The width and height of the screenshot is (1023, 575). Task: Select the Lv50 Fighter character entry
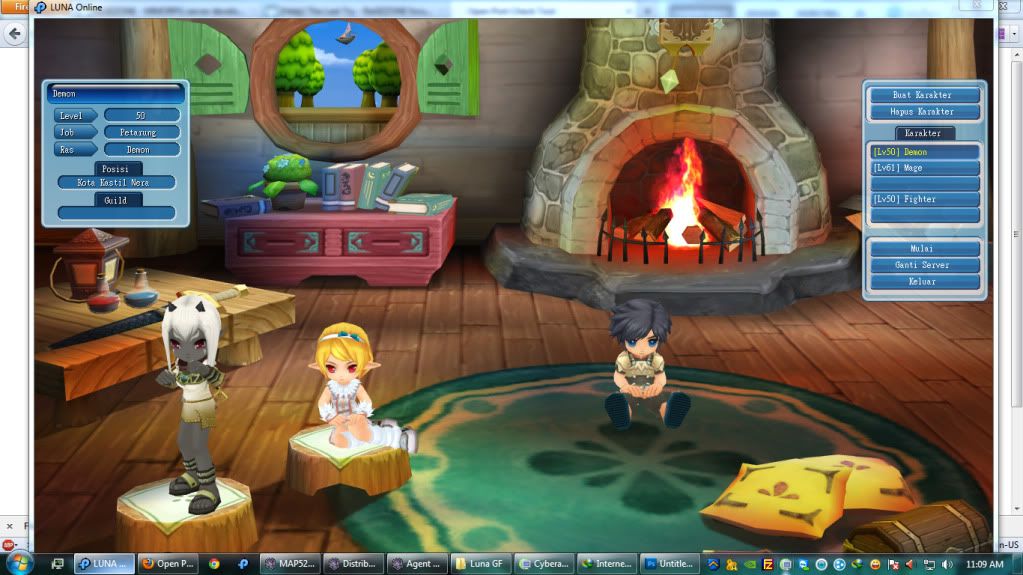(x=923, y=199)
